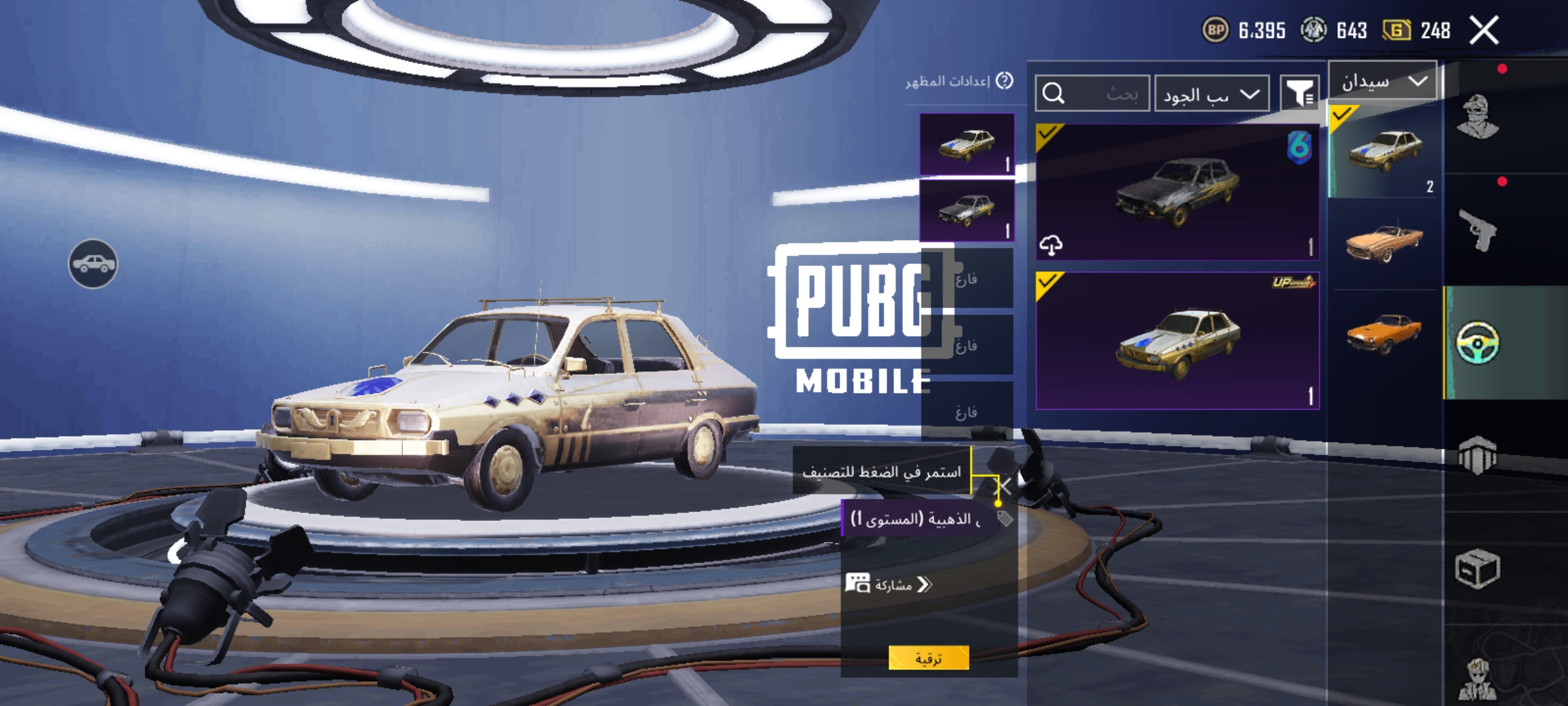Image resolution: width=1568 pixels, height=706 pixels.
Task: Switch to the pistol weapons category
Action: point(1478,229)
